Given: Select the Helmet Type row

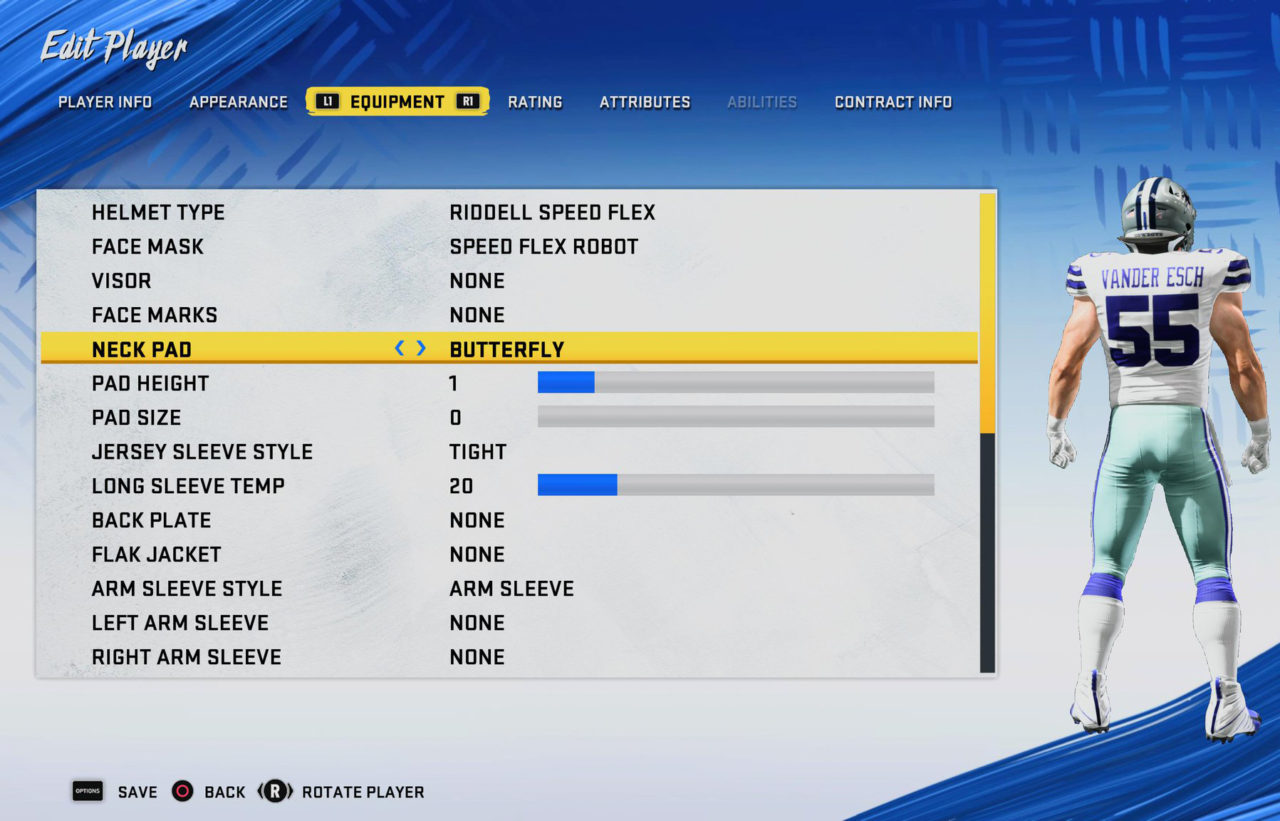Looking at the screenshot, I should pos(507,213).
